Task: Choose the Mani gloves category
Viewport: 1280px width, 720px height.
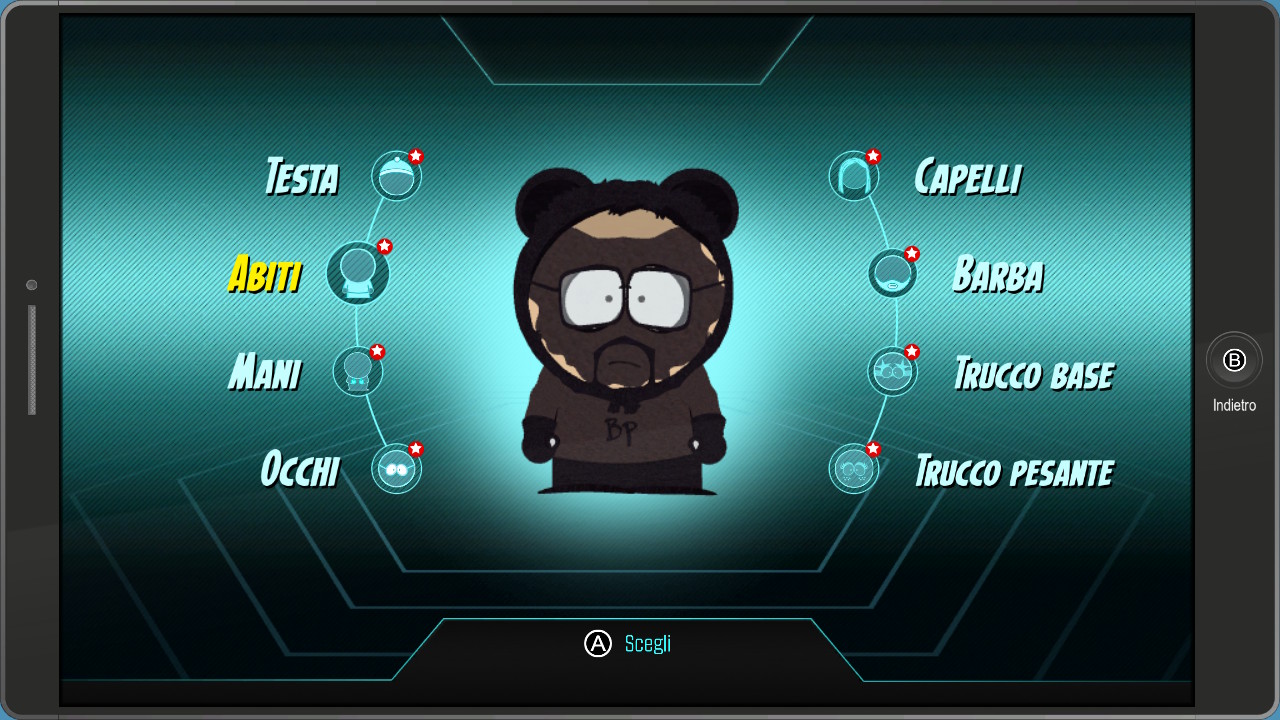Action: pyautogui.click(x=357, y=371)
